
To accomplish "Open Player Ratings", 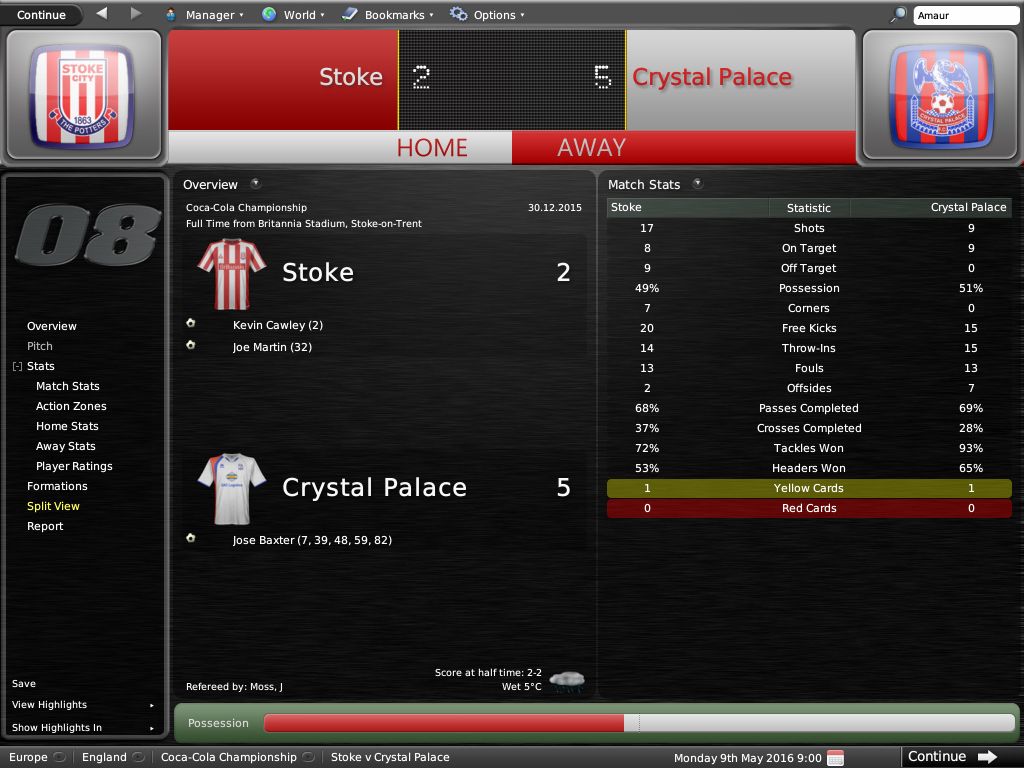I will (74, 466).
